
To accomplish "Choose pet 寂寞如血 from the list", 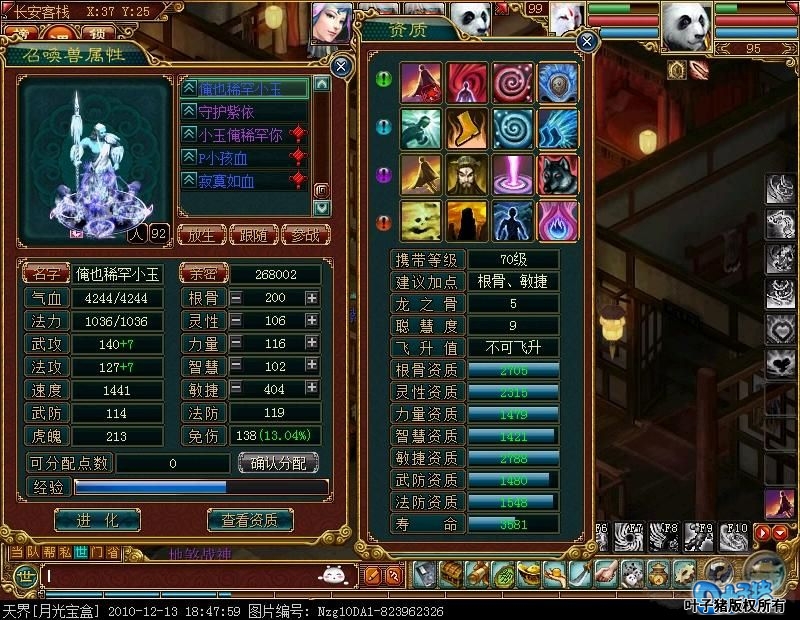I will click(x=235, y=181).
